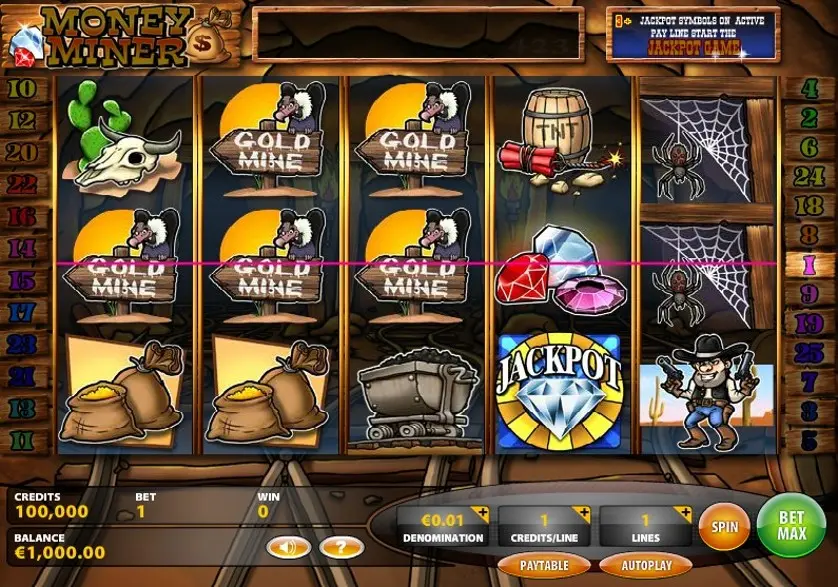The width and height of the screenshot is (838, 587).
Task: Add more Lines with the plus corner
Action: tap(683, 513)
